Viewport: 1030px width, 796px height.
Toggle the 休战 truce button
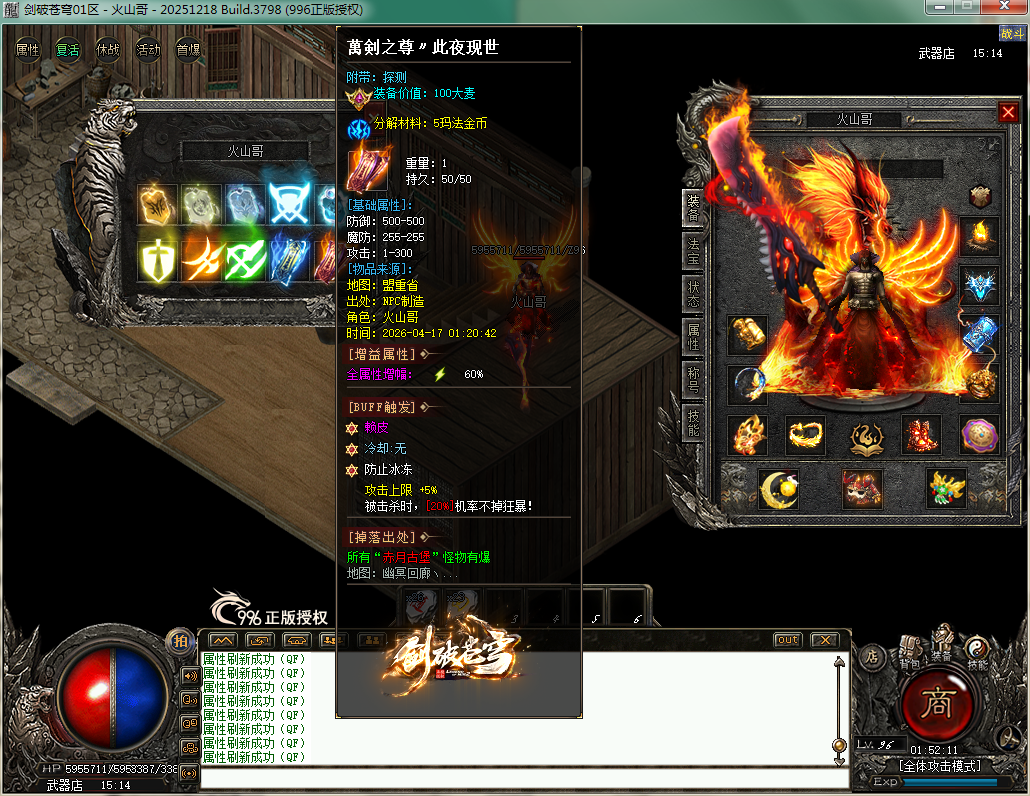point(108,50)
